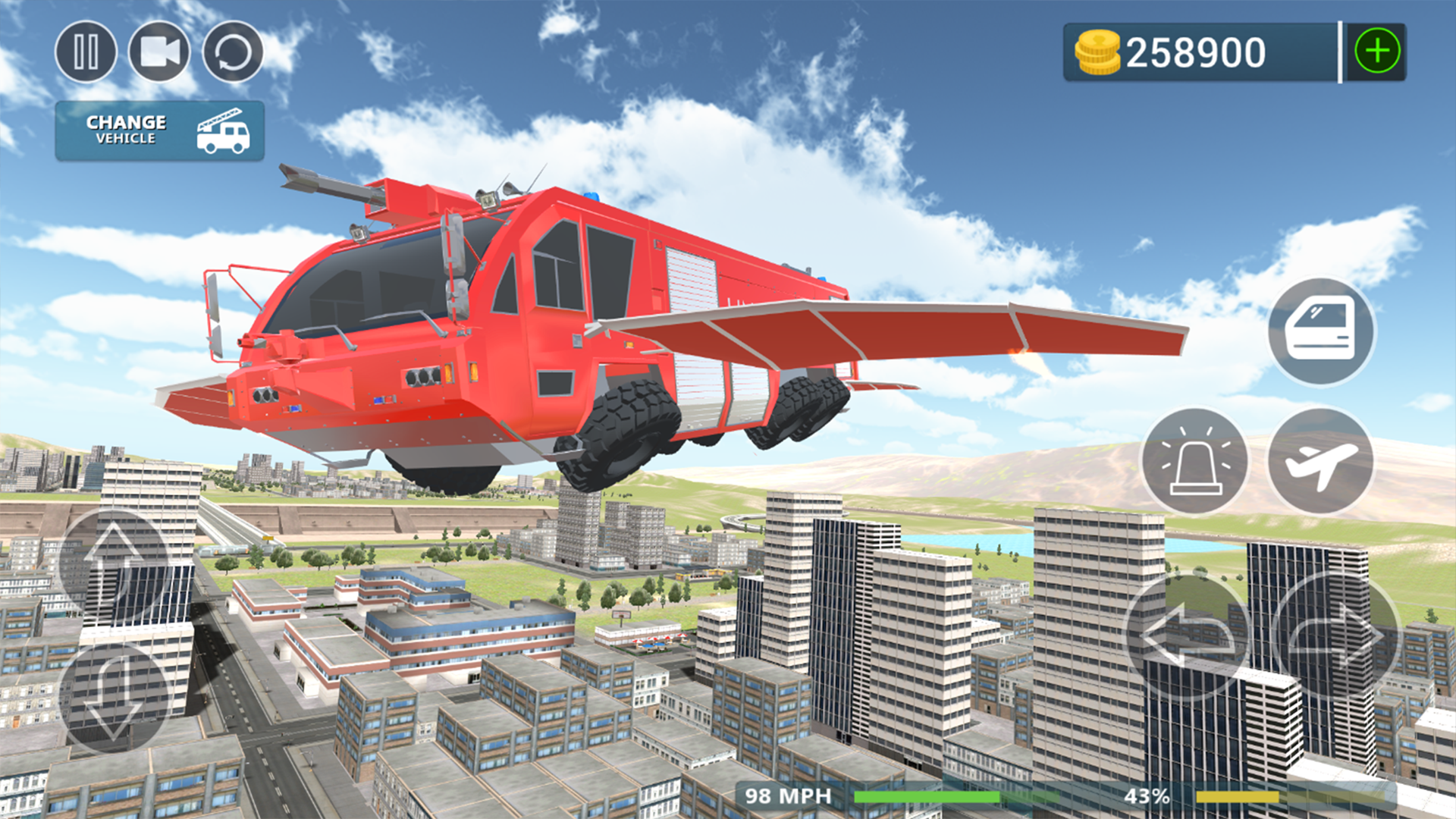The height and width of the screenshot is (819, 1456).
Task: Click the 43% fuel gauge
Action: pyautogui.click(x=1149, y=795)
